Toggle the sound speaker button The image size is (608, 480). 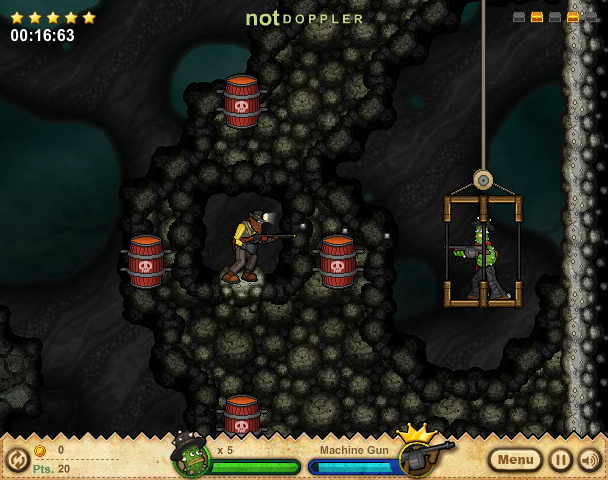(589, 460)
